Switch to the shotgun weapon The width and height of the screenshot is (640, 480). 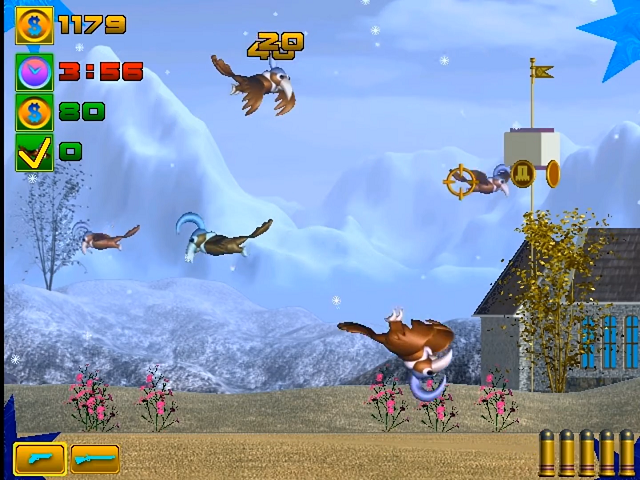click(x=95, y=459)
